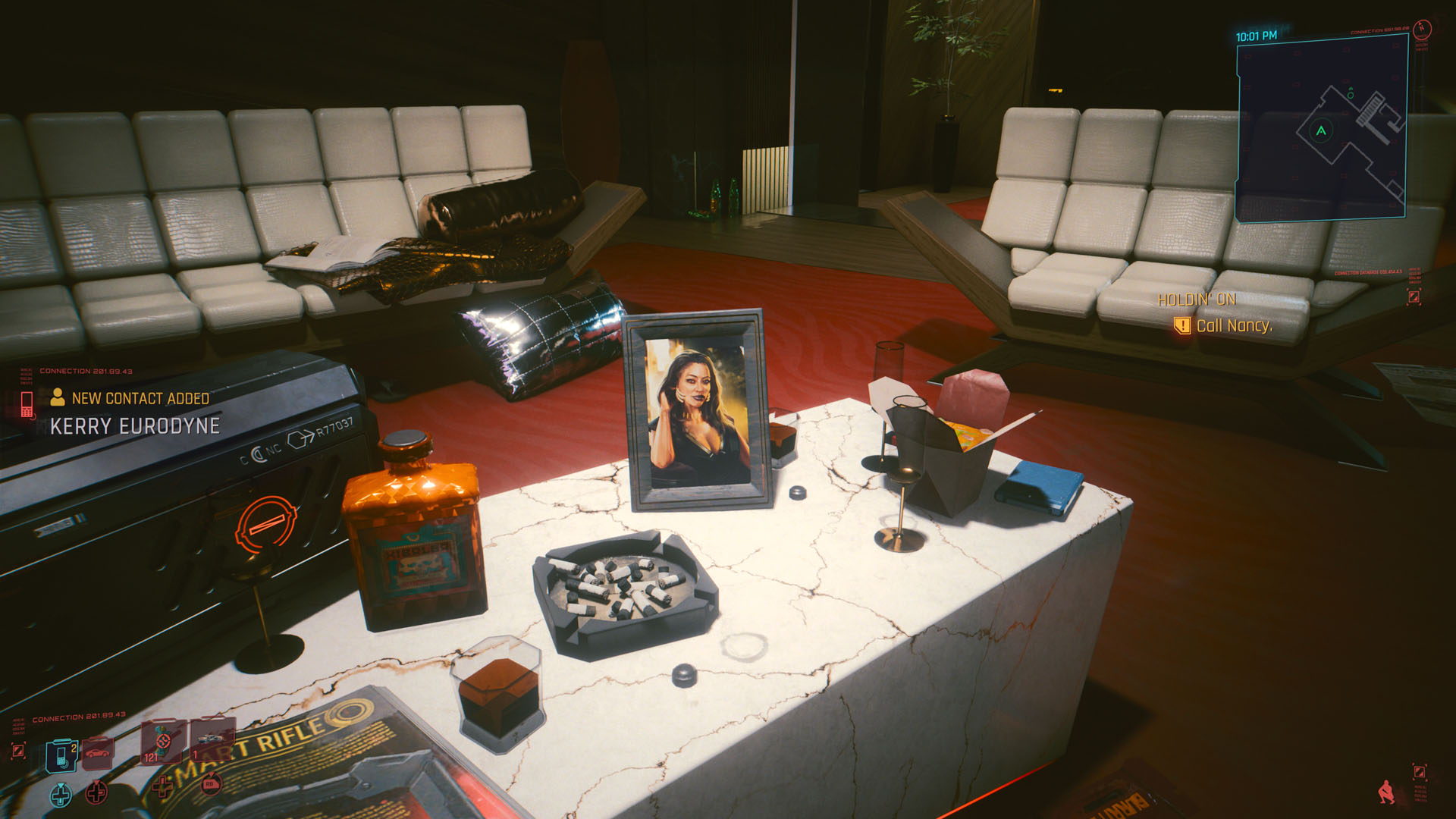Call your vehicle with the car slot

(x=98, y=752)
